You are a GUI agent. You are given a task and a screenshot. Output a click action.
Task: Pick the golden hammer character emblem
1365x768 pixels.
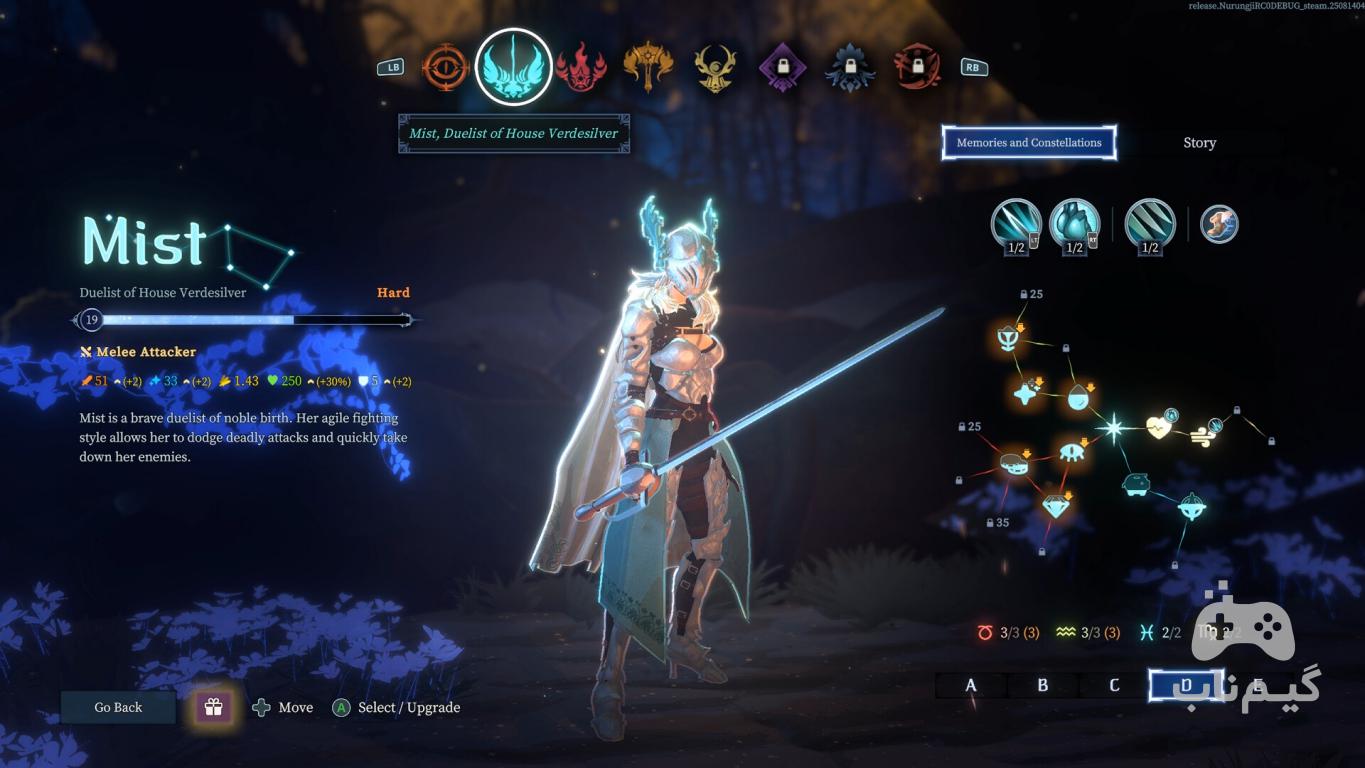click(648, 68)
